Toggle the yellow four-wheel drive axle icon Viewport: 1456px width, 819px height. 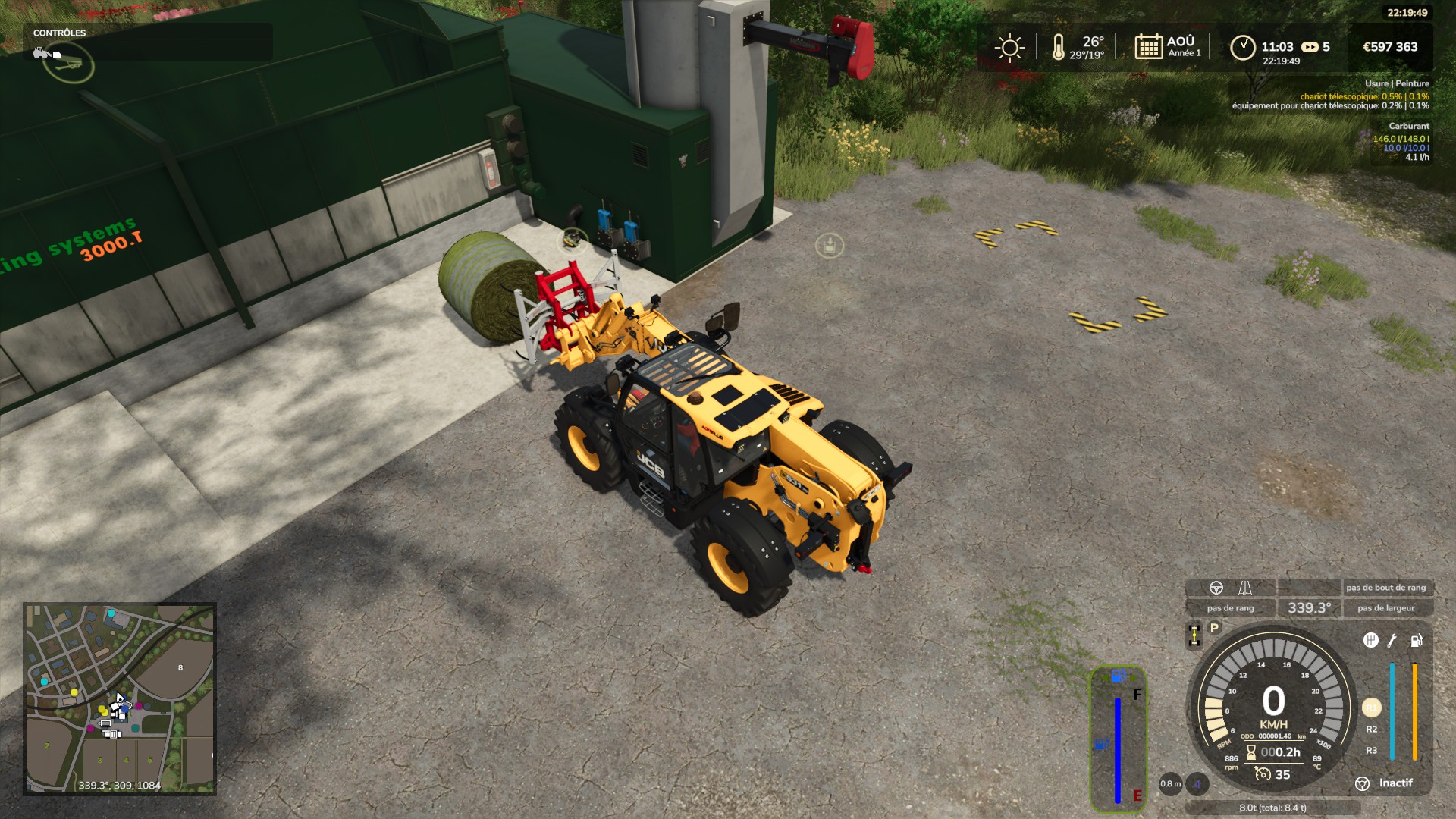point(1194,635)
